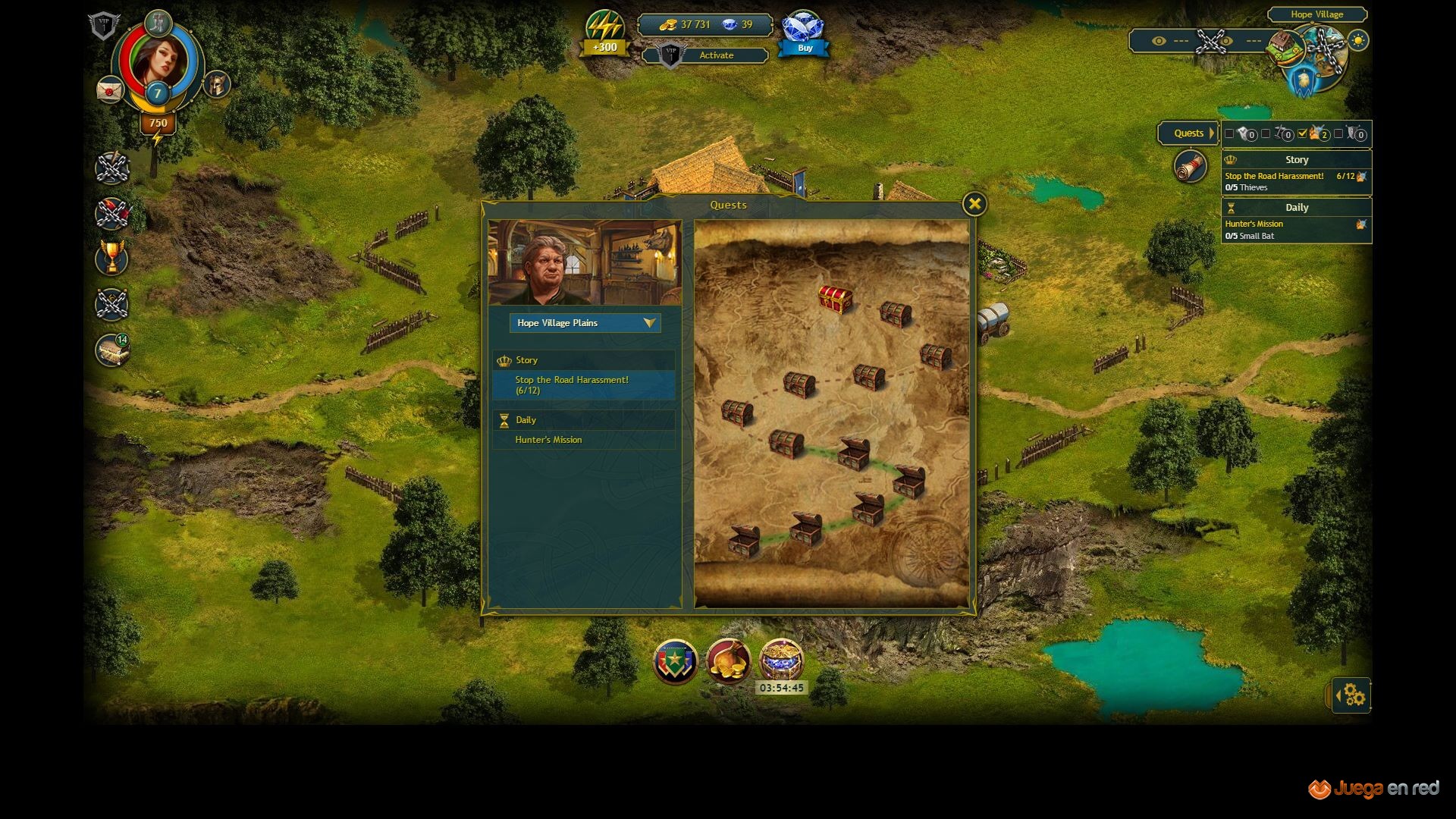Click the shield emblem with green star
1456x819 pixels.
click(x=675, y=661)
